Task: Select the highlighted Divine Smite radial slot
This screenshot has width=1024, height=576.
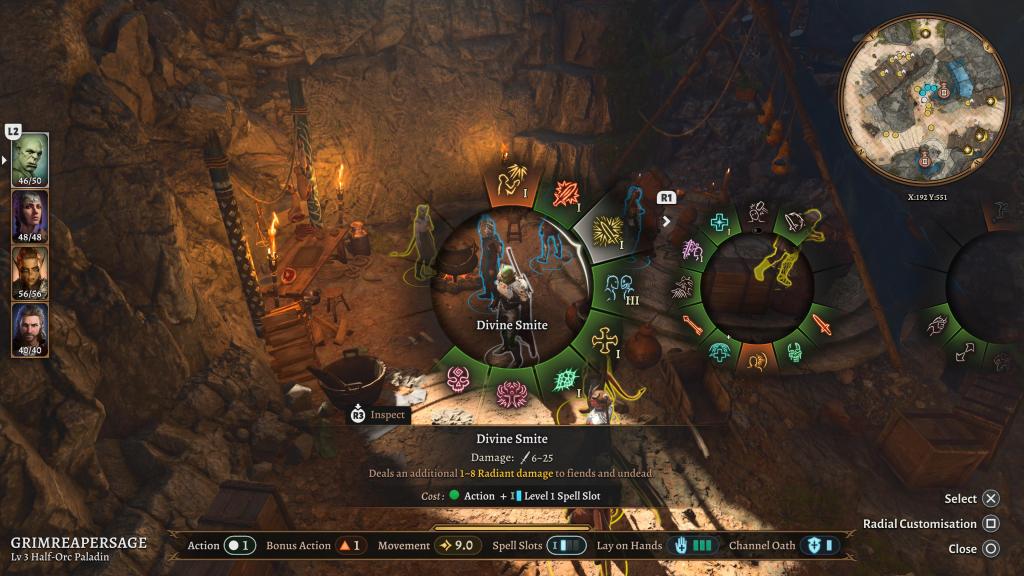Action: click(x=607, y=232)
